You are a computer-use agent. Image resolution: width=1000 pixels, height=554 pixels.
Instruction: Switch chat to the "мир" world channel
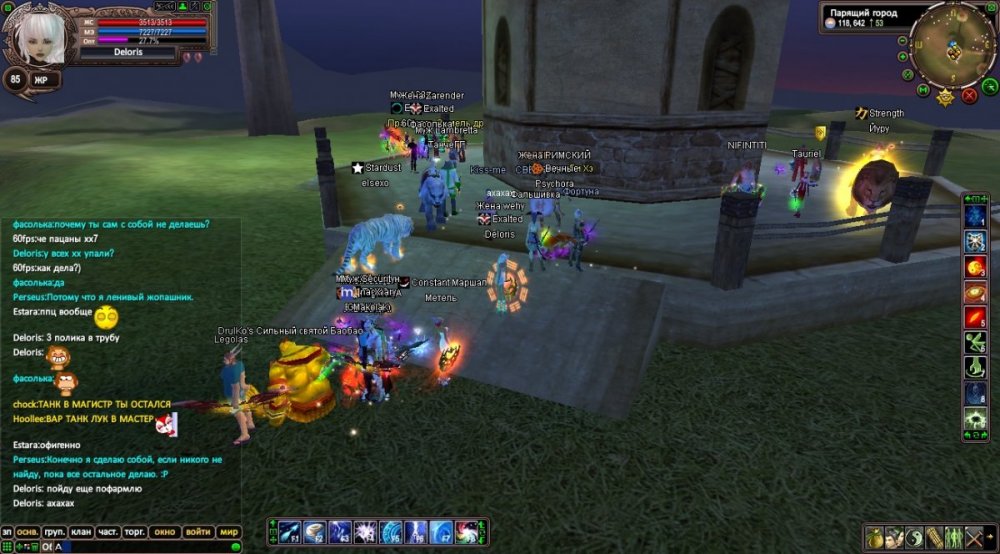[x=230, y=532]
